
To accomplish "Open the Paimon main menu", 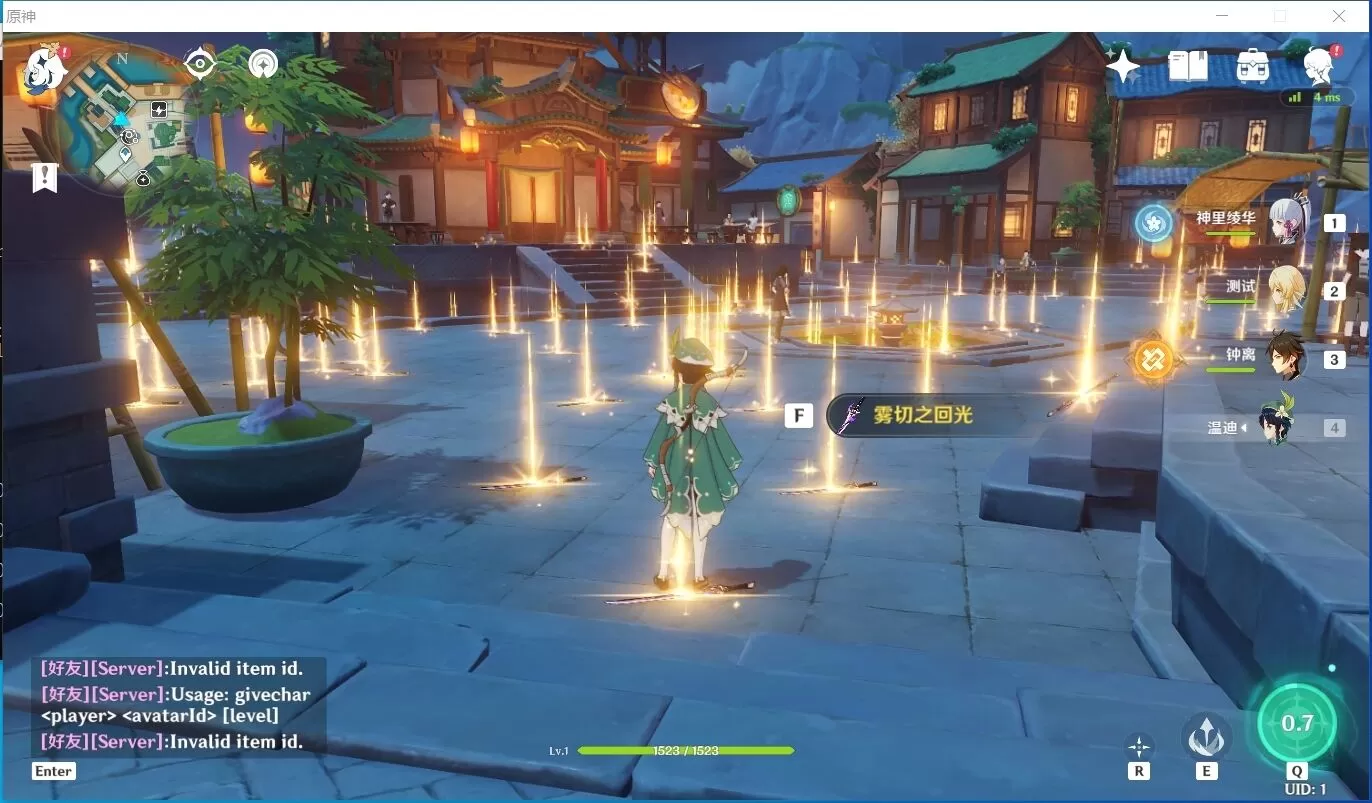I will pyautogui.click(x=45, y=68).
